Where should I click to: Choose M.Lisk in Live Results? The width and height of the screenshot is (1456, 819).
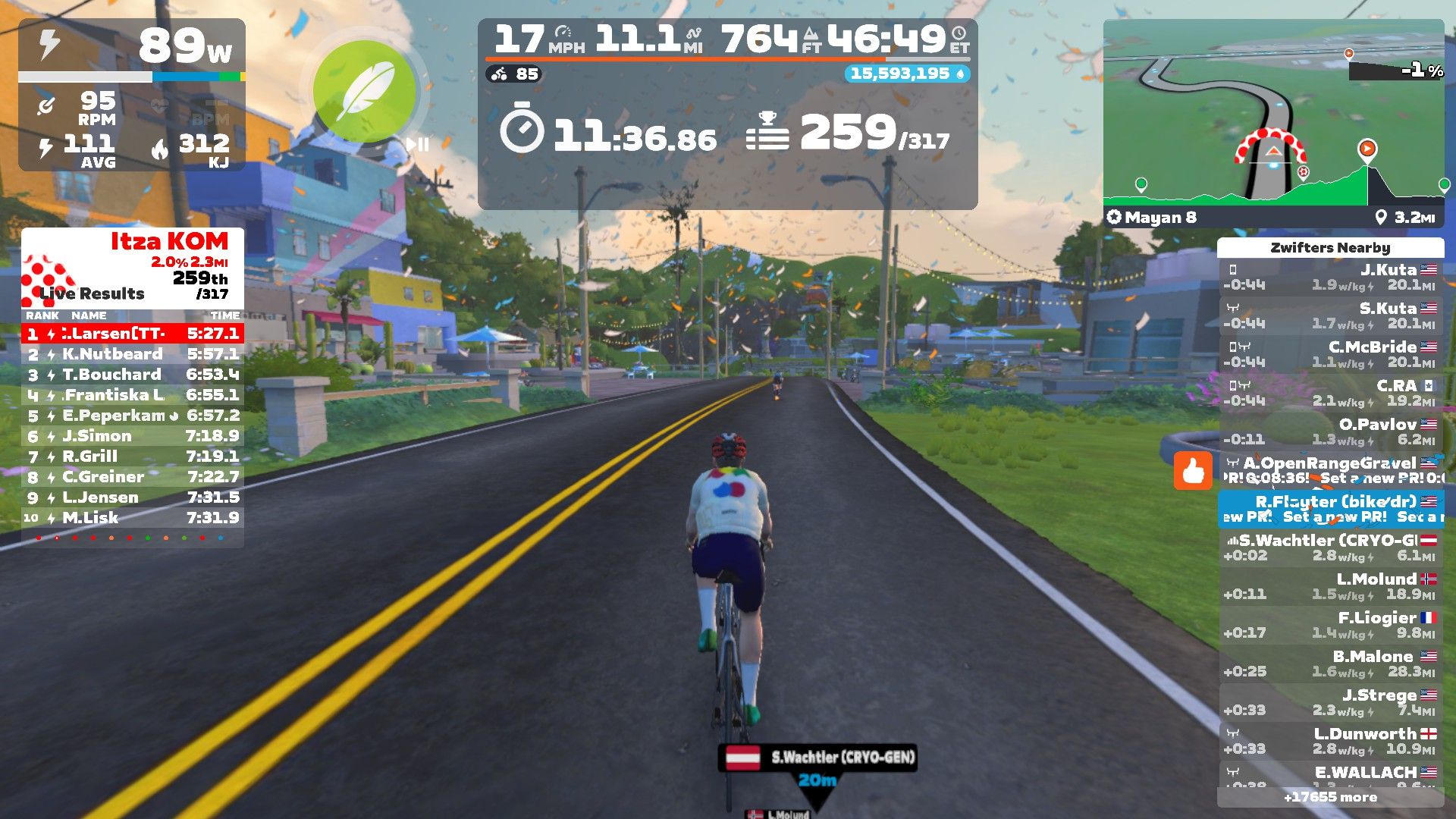point(133,518)
